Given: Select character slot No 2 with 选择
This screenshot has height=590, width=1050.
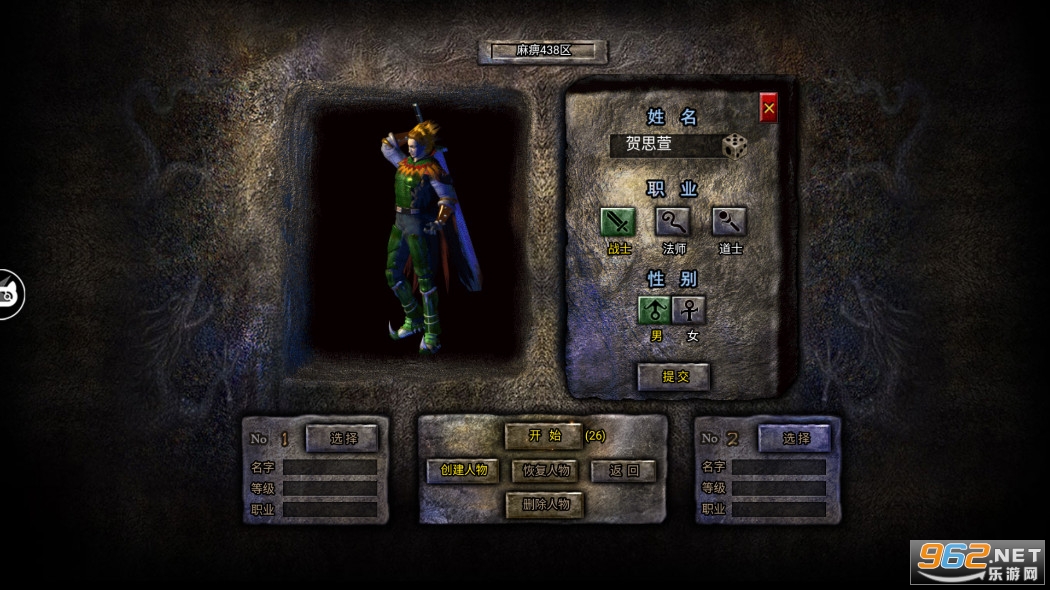Looking at the screenshot, I should [796, 438].
